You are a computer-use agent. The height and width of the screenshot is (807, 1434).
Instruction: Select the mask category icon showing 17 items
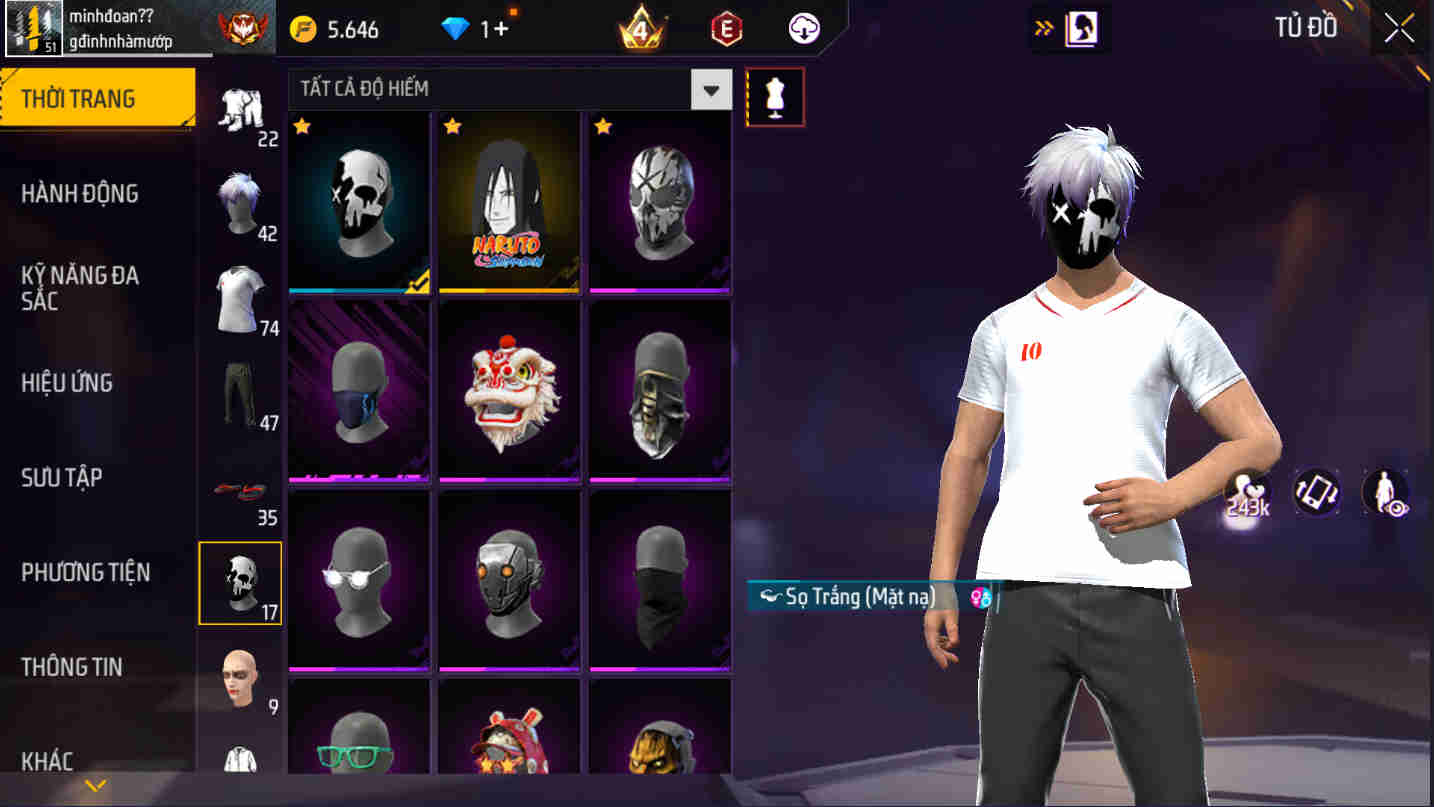240,583
